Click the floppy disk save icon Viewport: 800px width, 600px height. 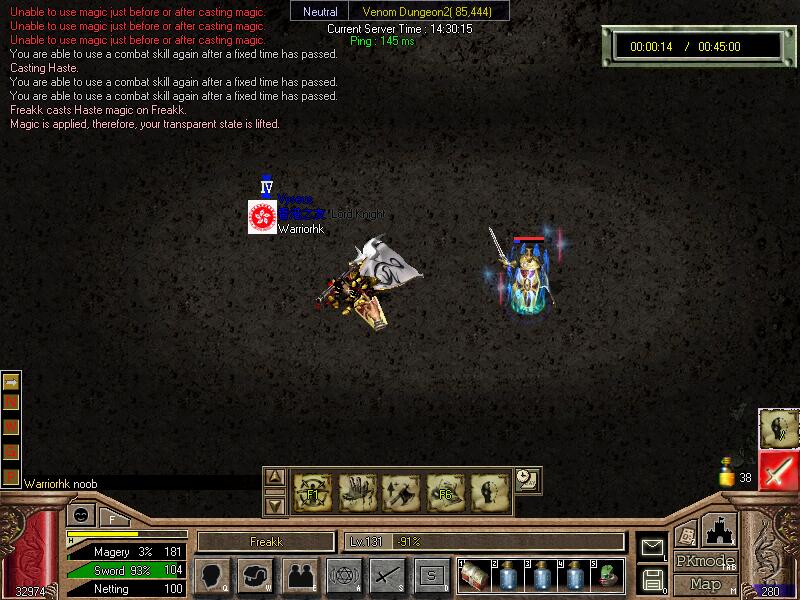652,579
